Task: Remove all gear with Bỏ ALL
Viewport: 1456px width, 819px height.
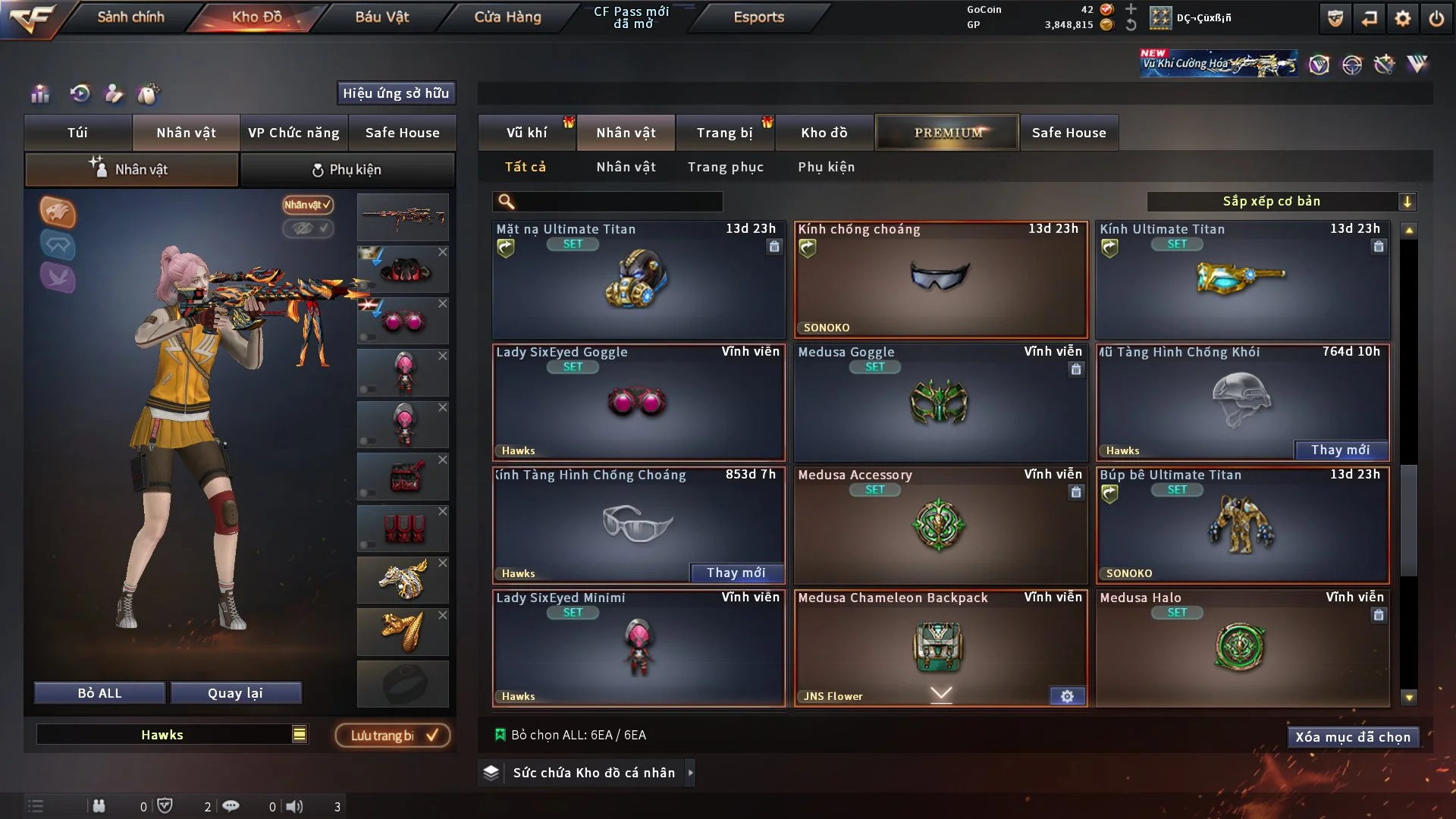Action: click(x=99, y=693)
